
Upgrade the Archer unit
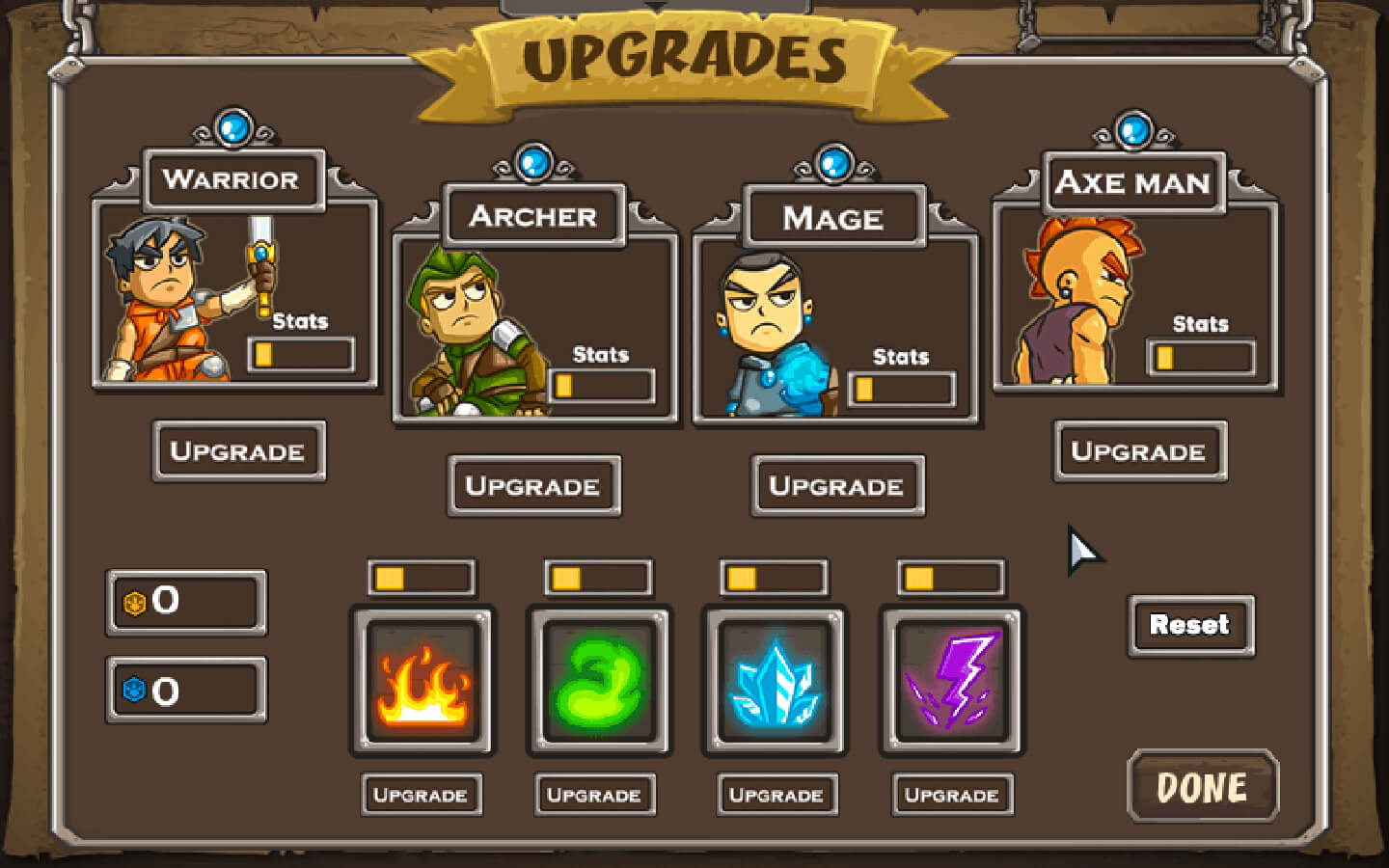tap(533, 485)
